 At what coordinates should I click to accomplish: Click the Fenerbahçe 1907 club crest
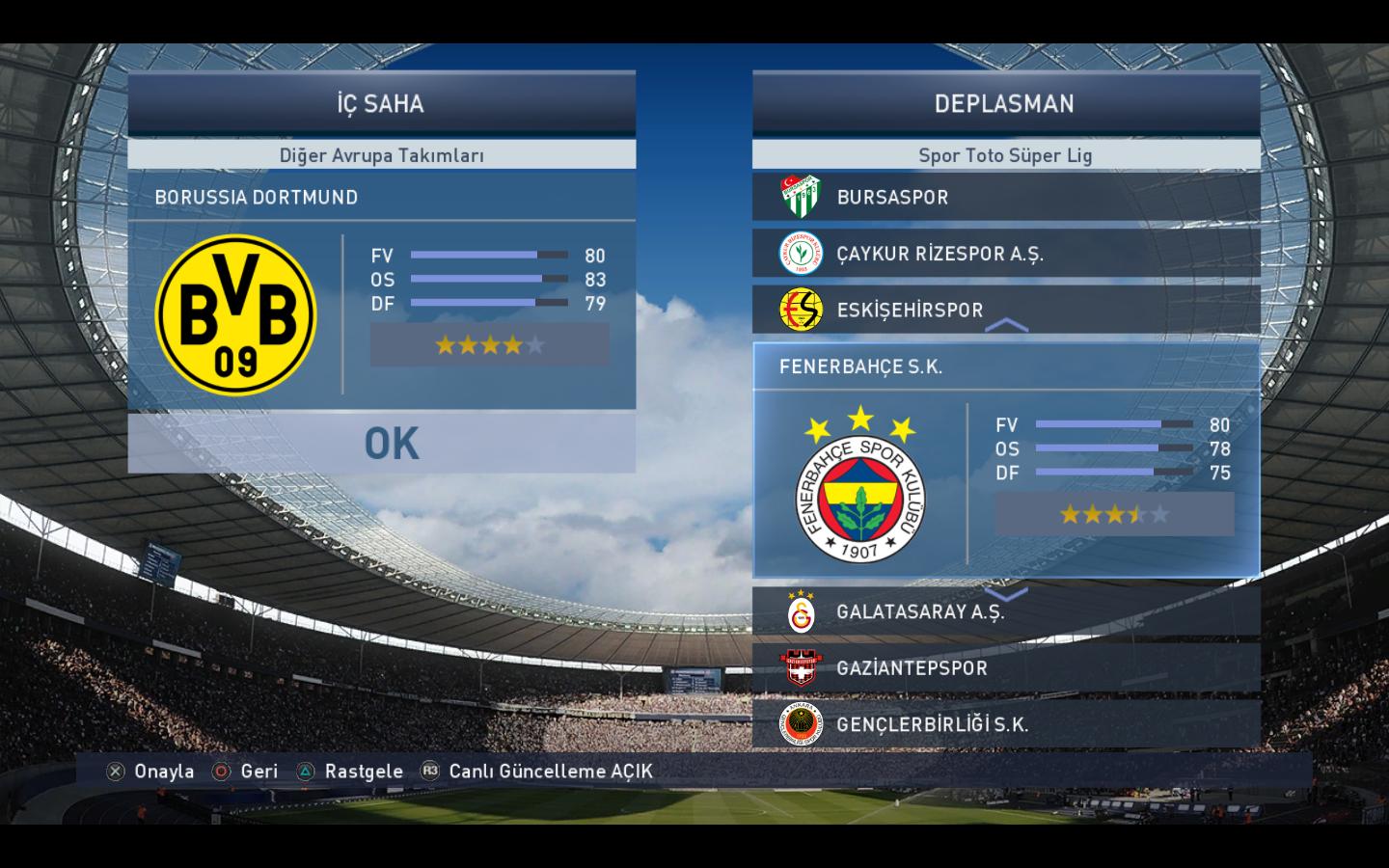pyautogui.click(x=859, y=487)
